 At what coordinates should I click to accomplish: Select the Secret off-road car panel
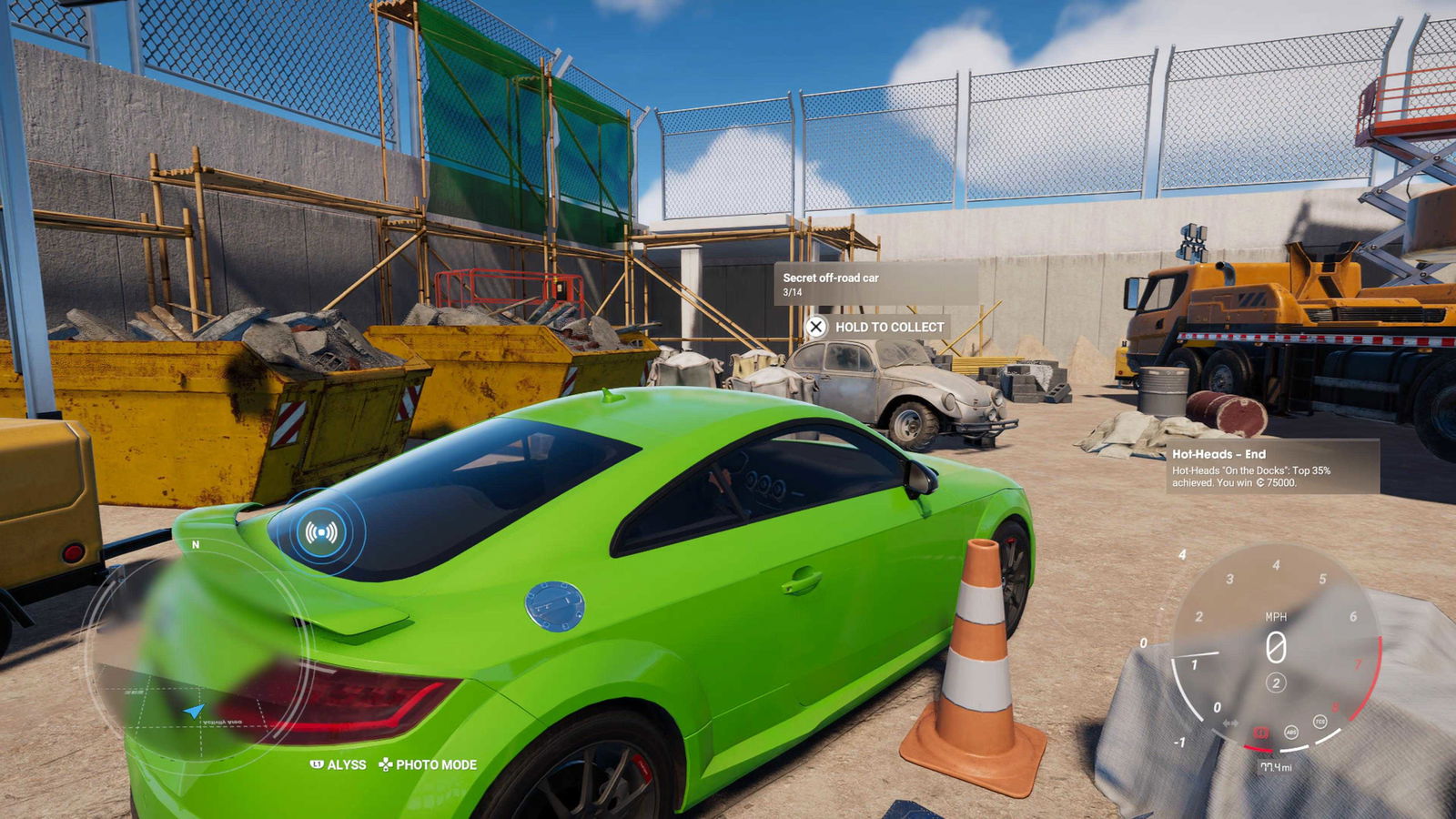875,284
